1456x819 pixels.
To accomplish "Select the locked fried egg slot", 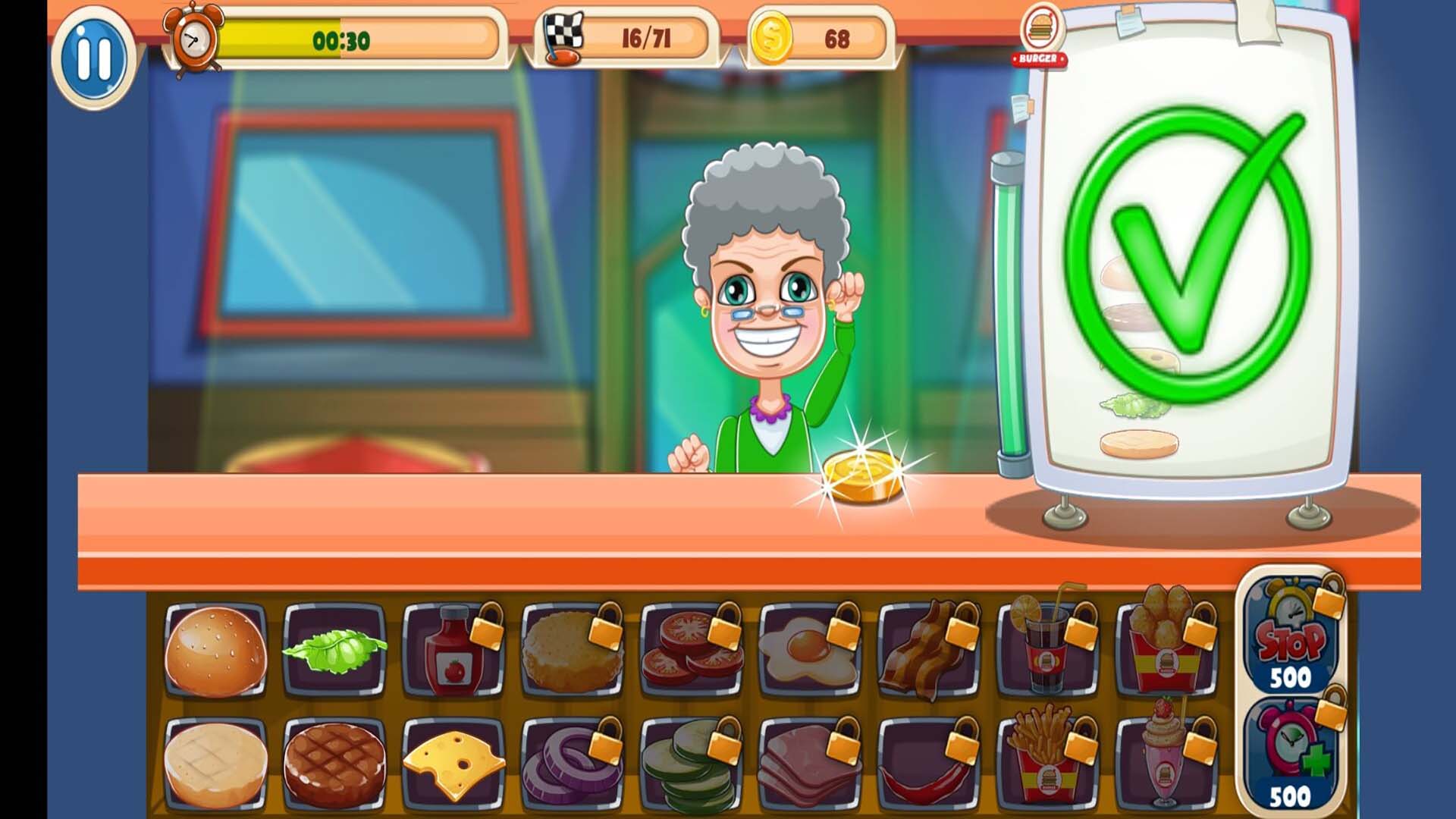I will coord(810,651).
